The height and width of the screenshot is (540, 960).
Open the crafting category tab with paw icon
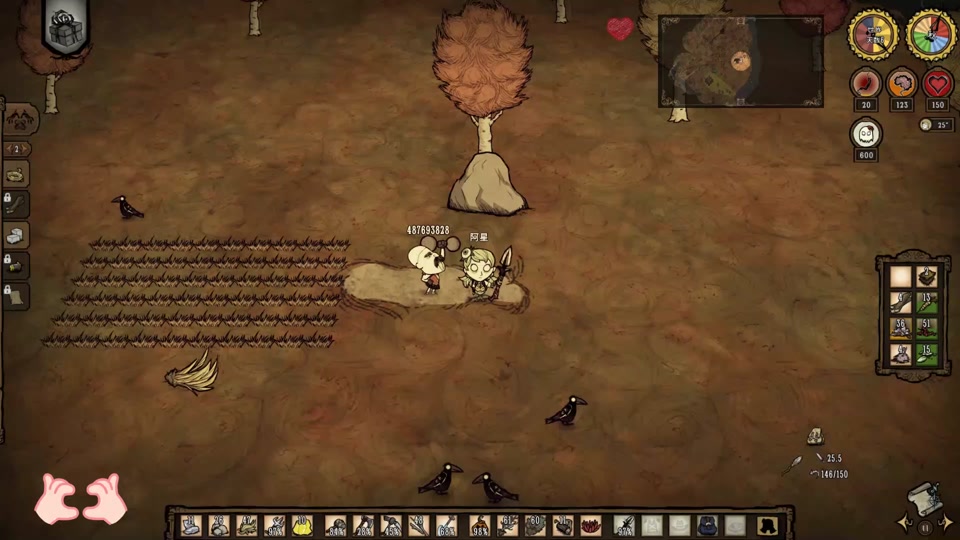(20, 119)
